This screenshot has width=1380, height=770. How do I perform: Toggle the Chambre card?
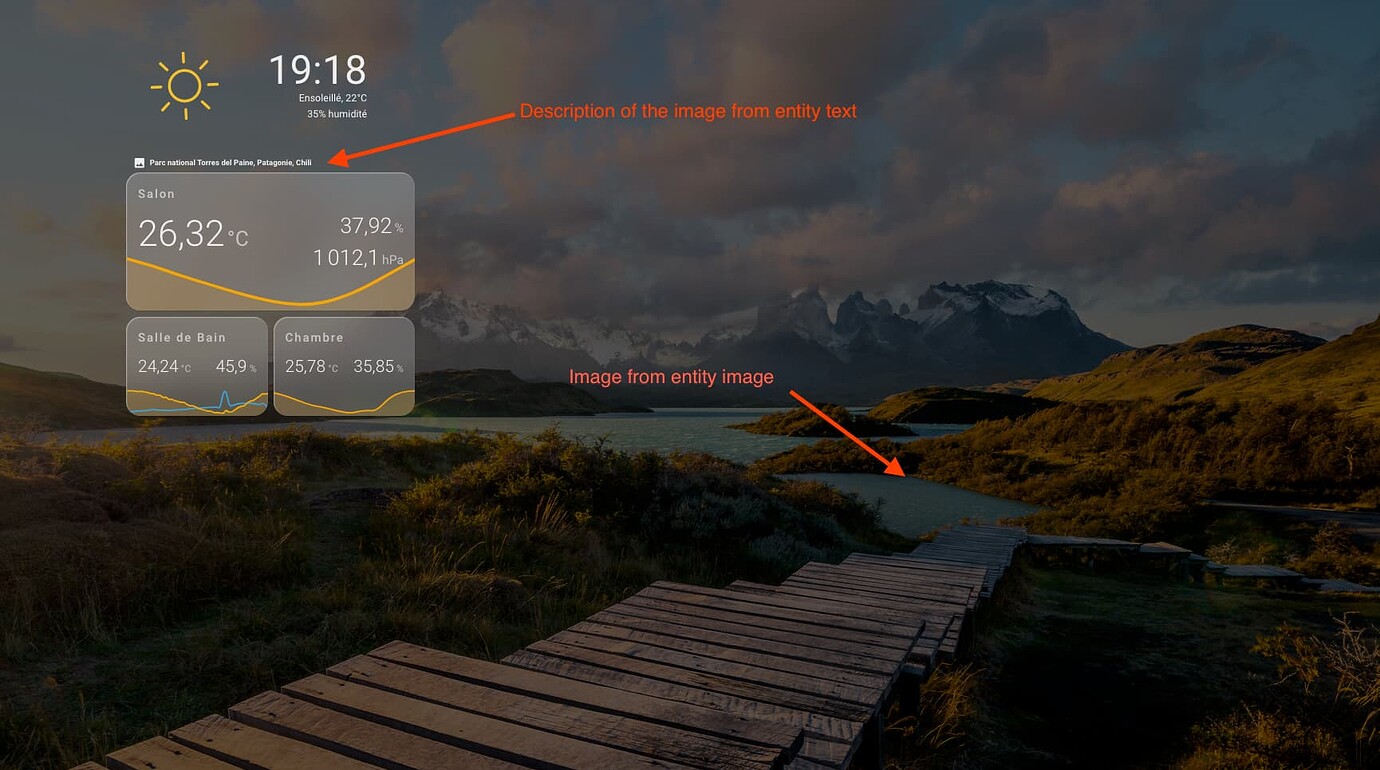pos(343,365)
